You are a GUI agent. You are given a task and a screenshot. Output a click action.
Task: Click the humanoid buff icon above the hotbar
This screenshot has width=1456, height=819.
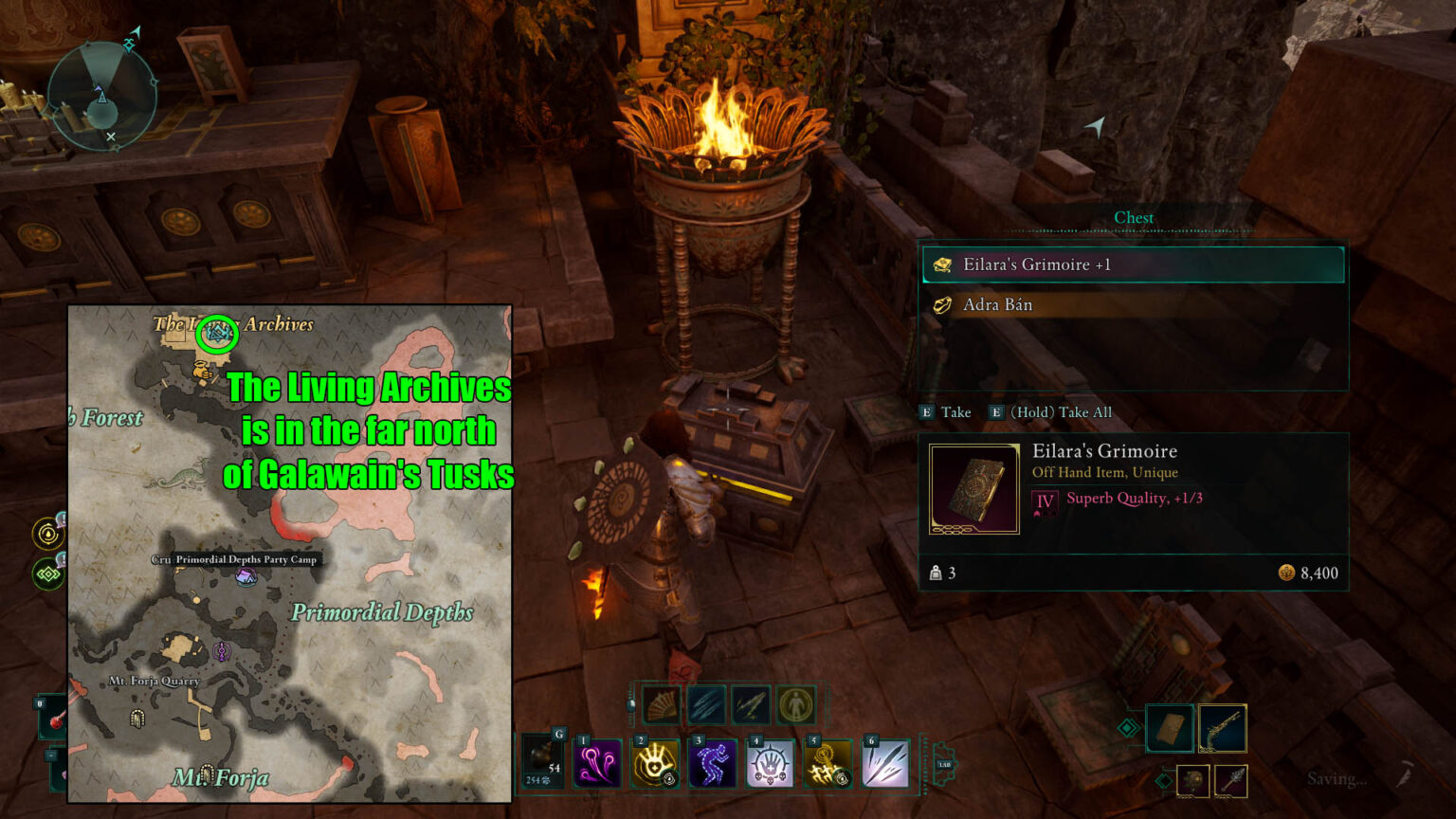[796, 705]
